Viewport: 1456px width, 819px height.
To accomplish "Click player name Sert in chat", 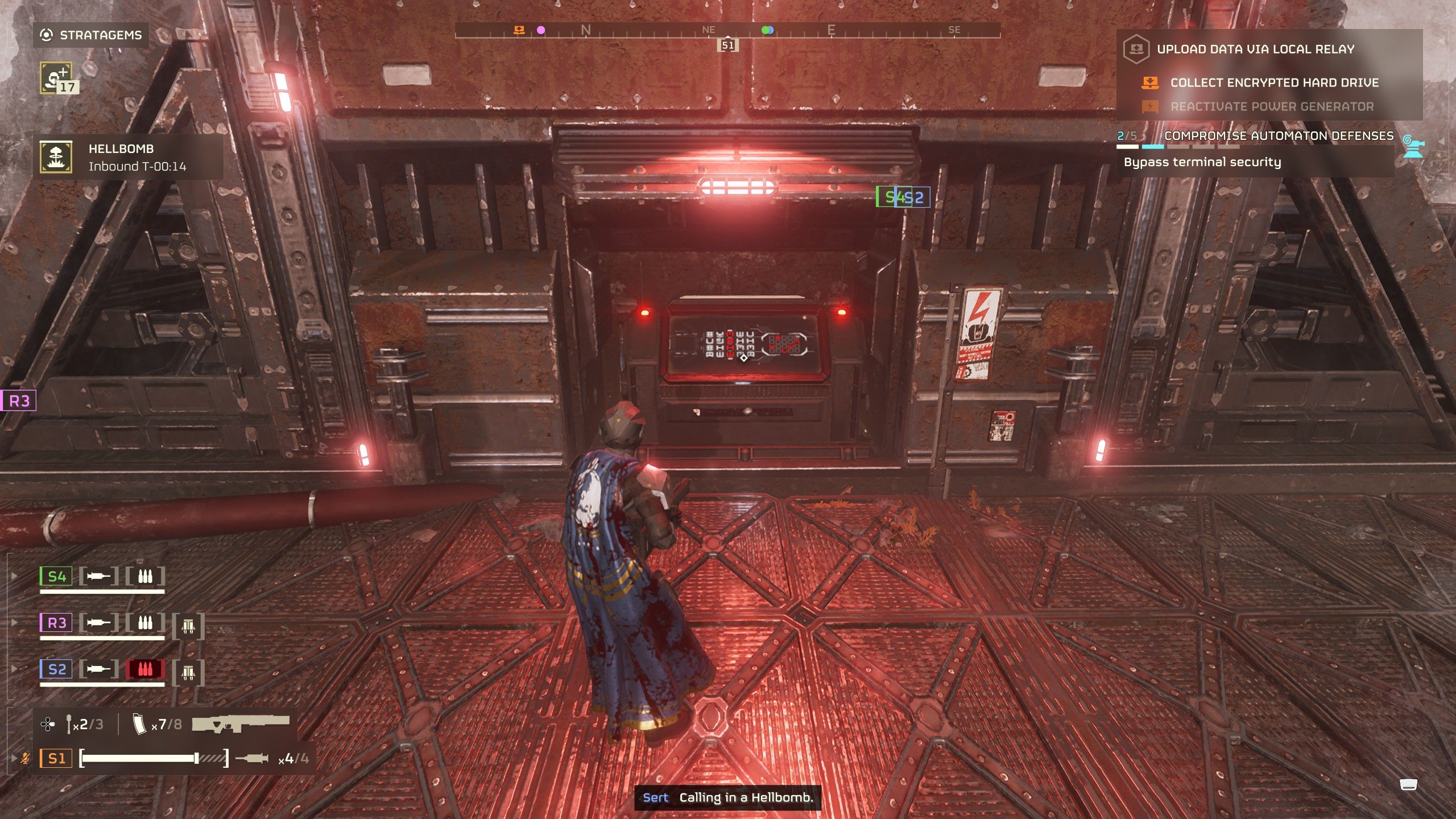I will tap(657, 799).
